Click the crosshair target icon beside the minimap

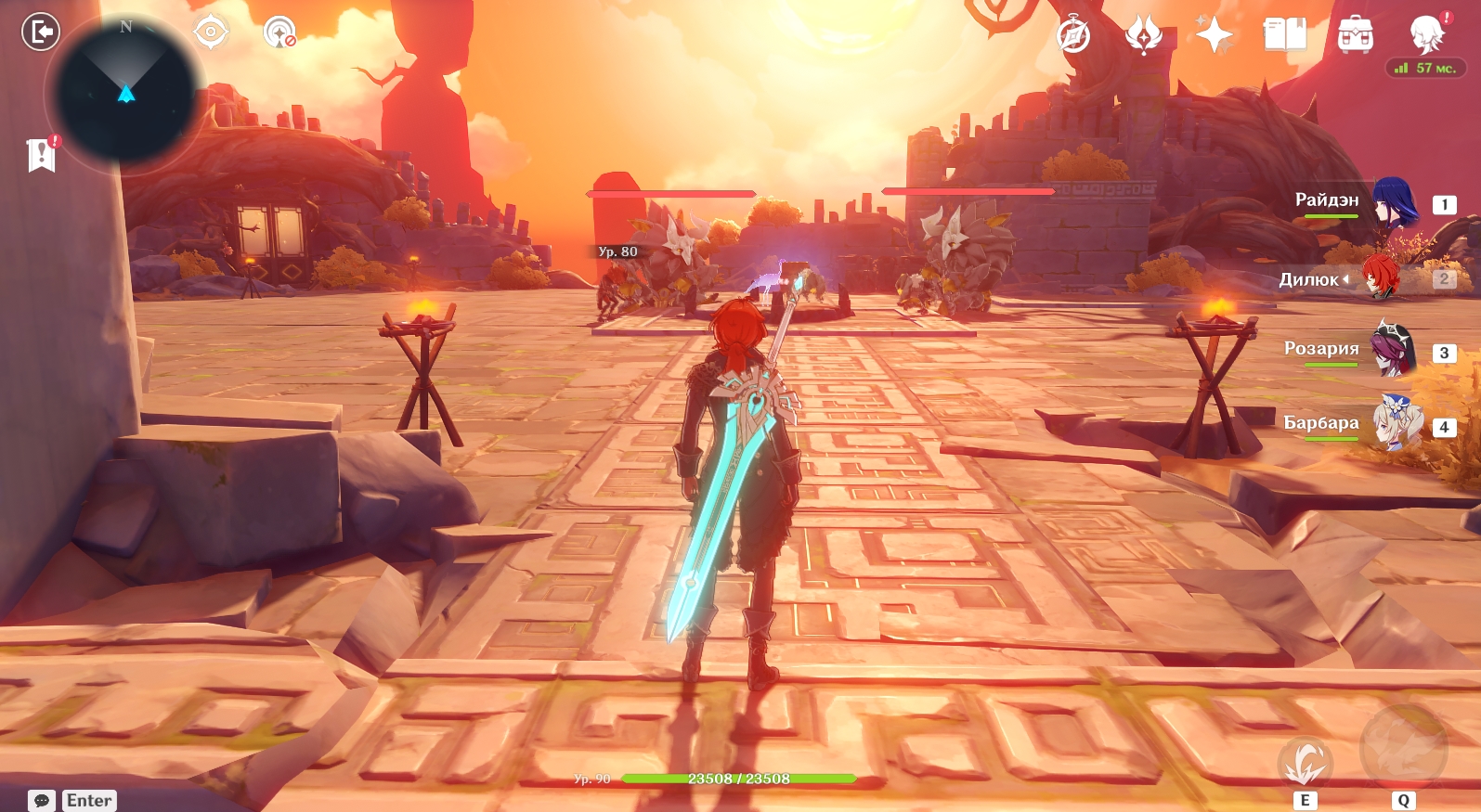tap(211, 32)
